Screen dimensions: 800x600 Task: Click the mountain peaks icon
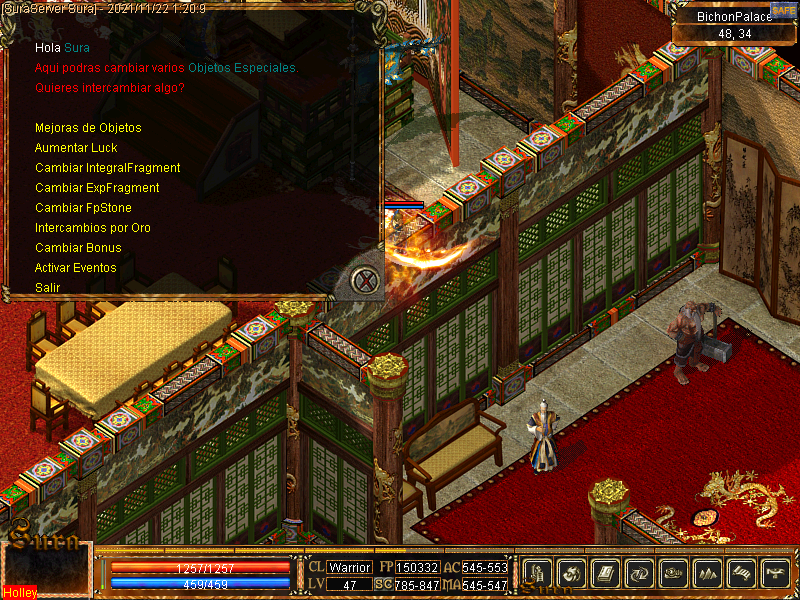coord(708,573)
